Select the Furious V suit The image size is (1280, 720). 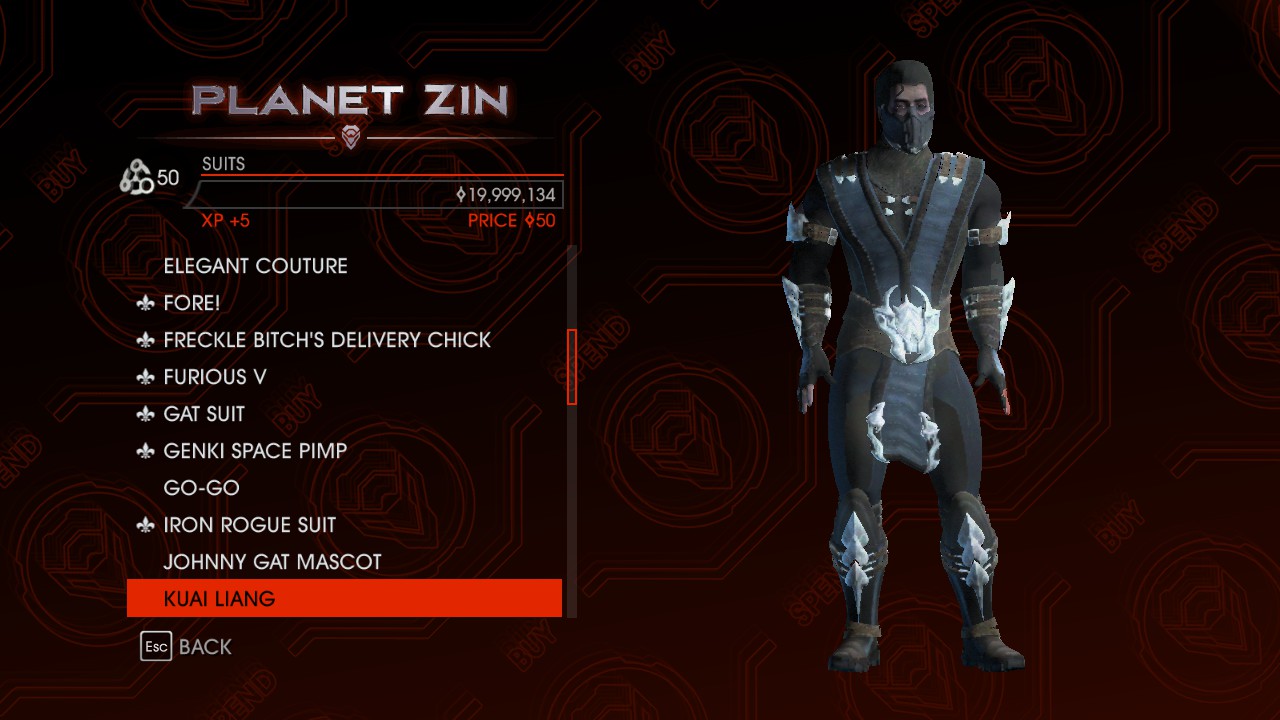click(x=215, y=377)
